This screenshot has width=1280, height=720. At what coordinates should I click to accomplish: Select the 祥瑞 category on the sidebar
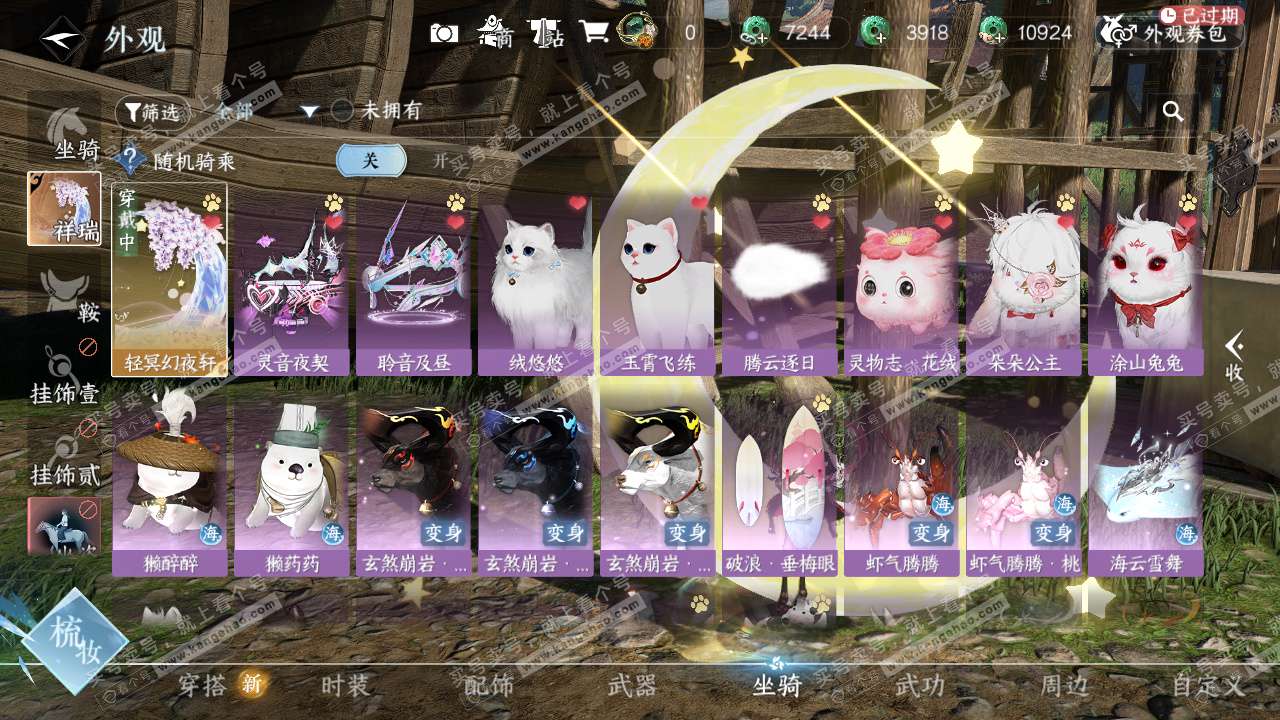pyautogui.click(x=64, y=209)
